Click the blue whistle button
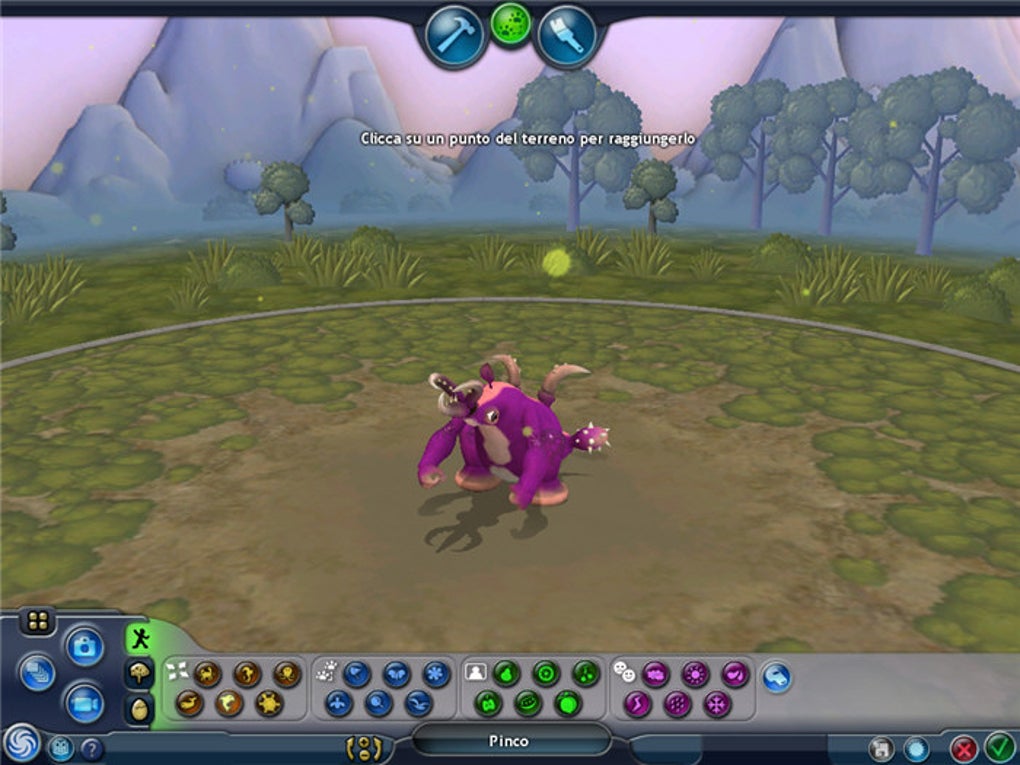Screen dimensions: 1020x765 tap(777, 677)
